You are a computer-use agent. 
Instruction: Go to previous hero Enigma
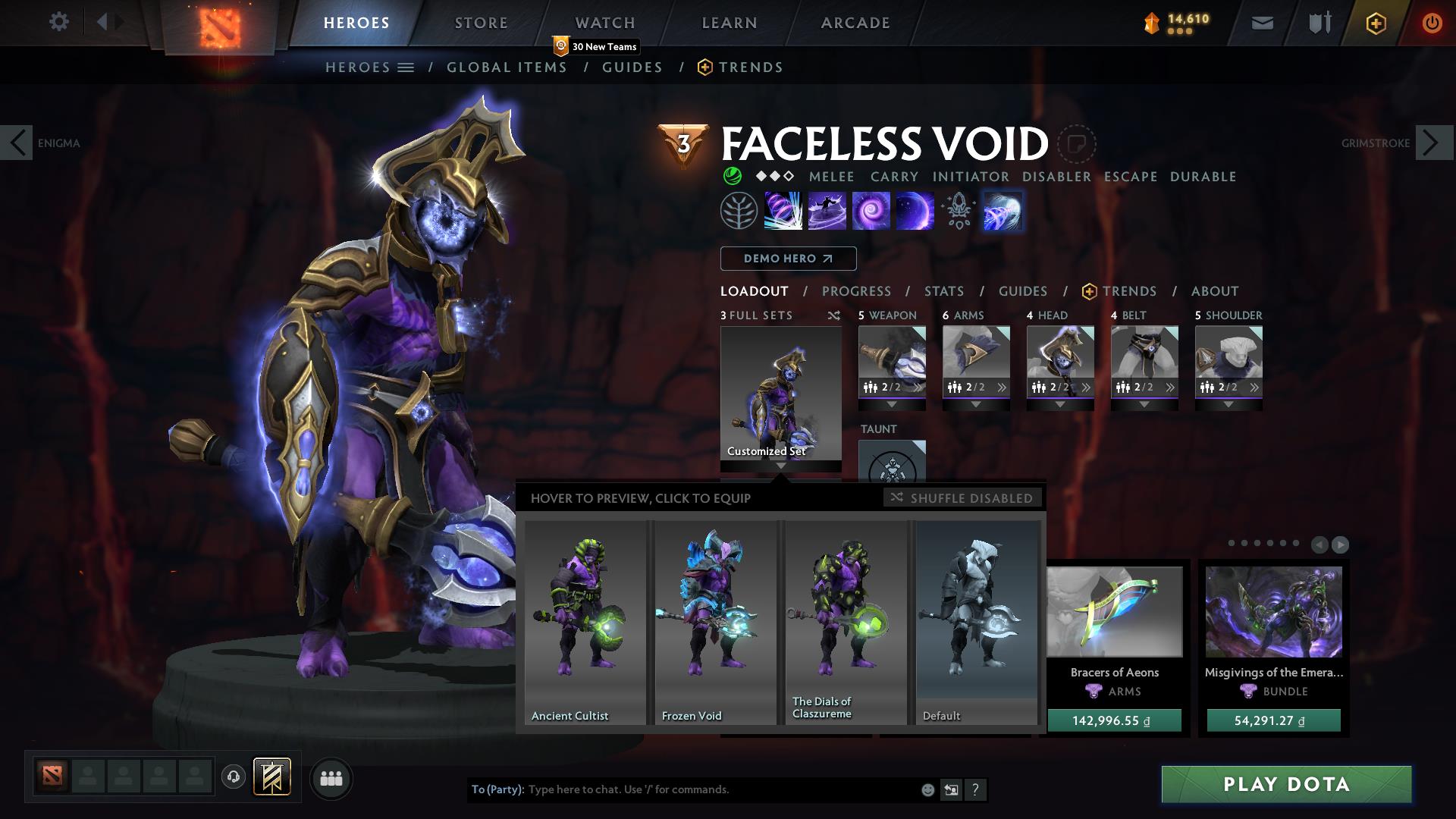coord(17,143)
